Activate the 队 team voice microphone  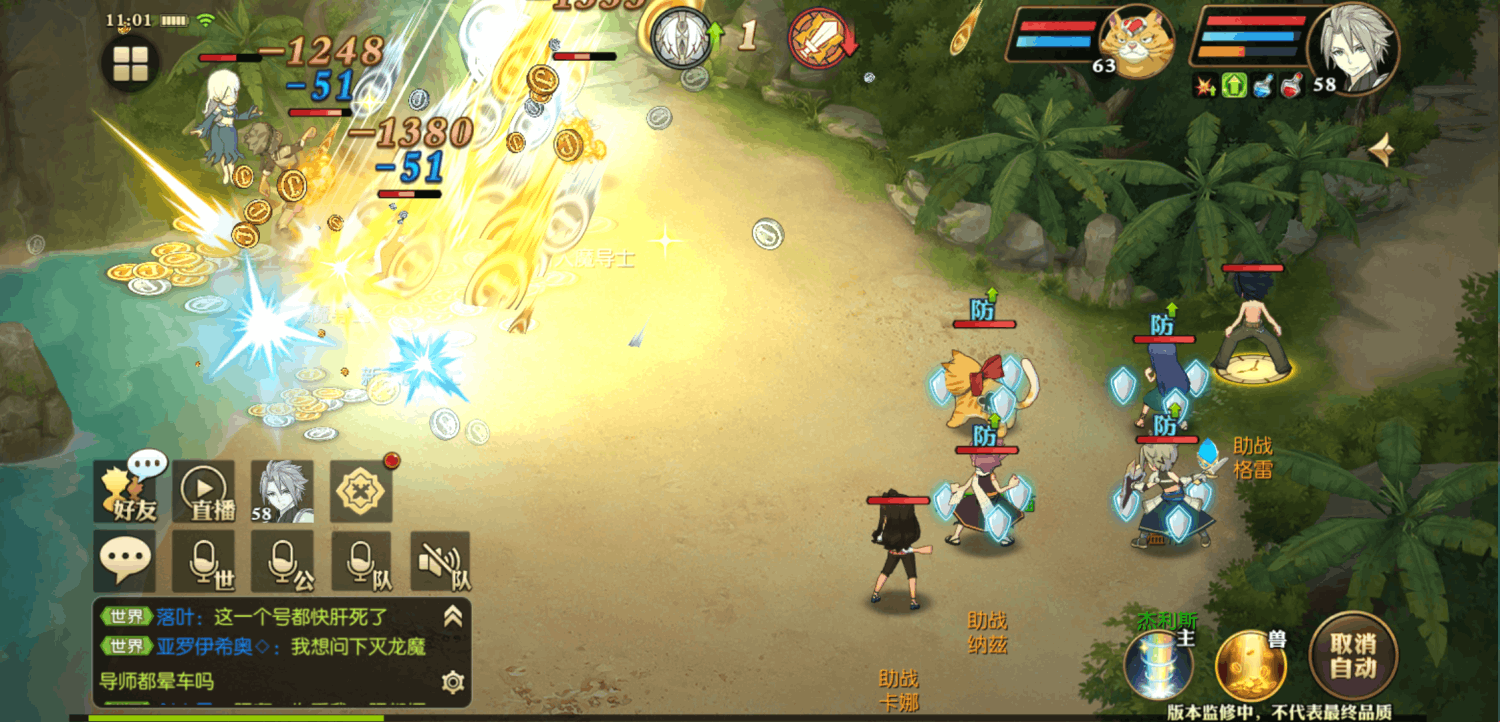(362, 561)
